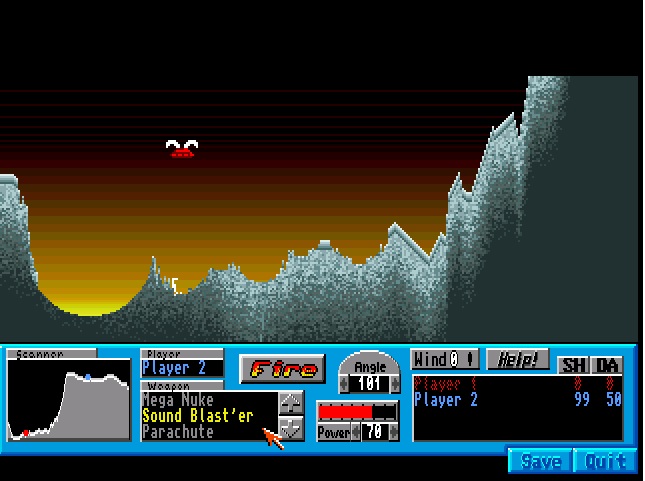Quit the game
This screenshot has width=645, height=481.
tap(606, 461)
